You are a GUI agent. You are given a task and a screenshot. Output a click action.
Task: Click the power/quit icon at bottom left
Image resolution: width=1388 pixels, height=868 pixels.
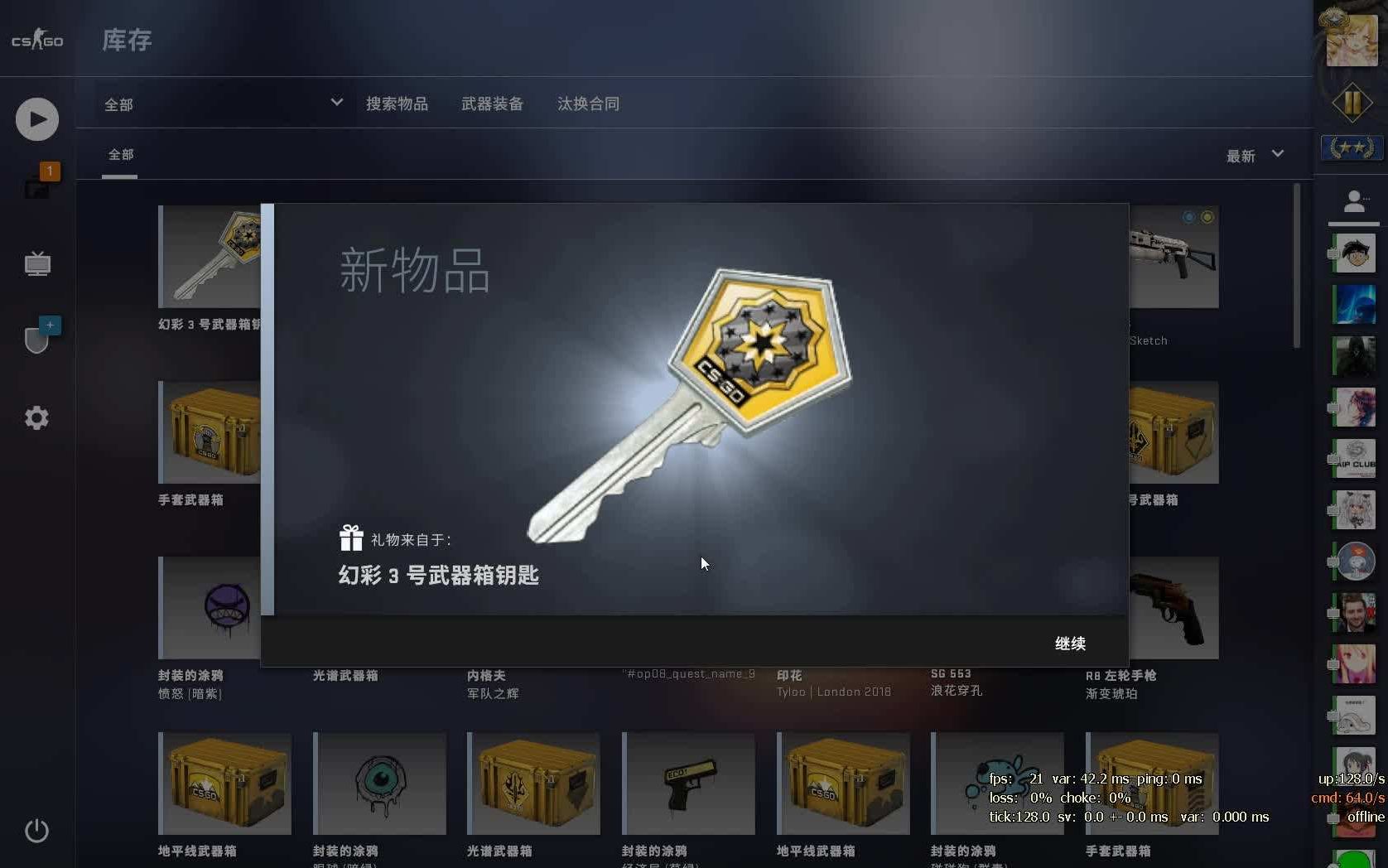click(36, 831)
